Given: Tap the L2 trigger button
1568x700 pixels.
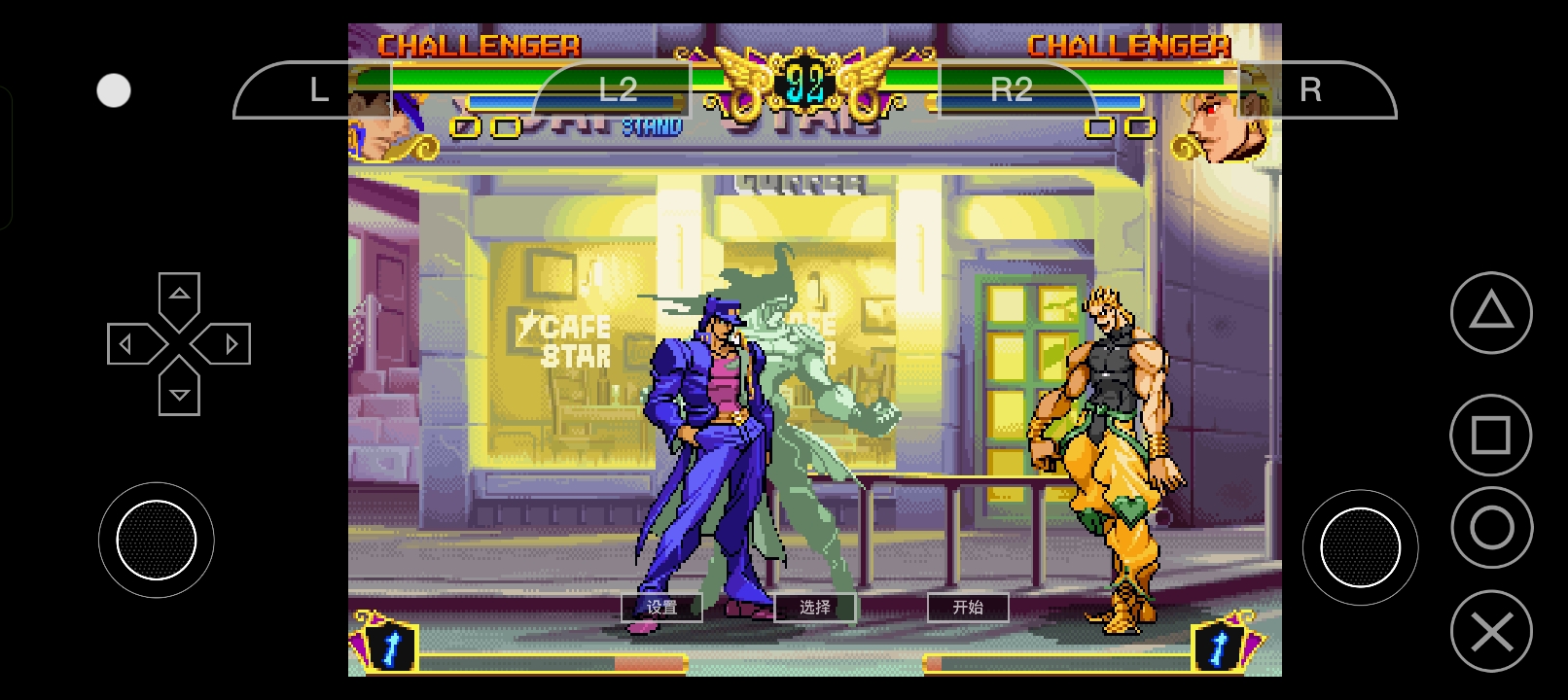Looking at the screenshot, I should (617, 90).
